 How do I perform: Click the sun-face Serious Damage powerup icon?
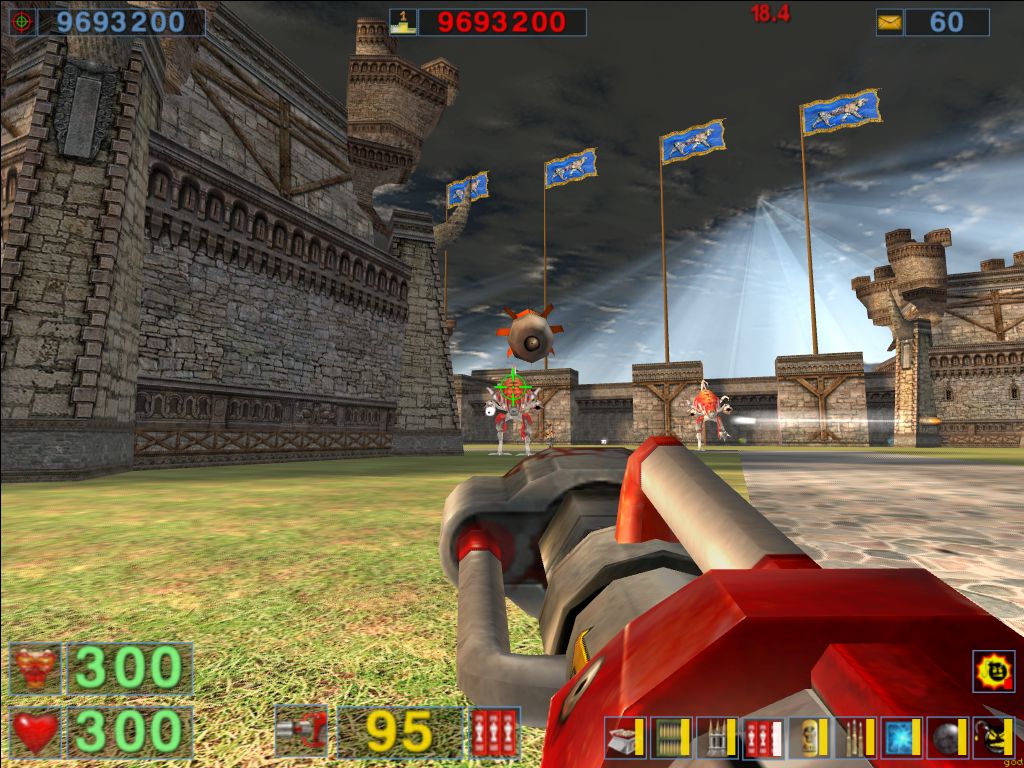point(993,671)
